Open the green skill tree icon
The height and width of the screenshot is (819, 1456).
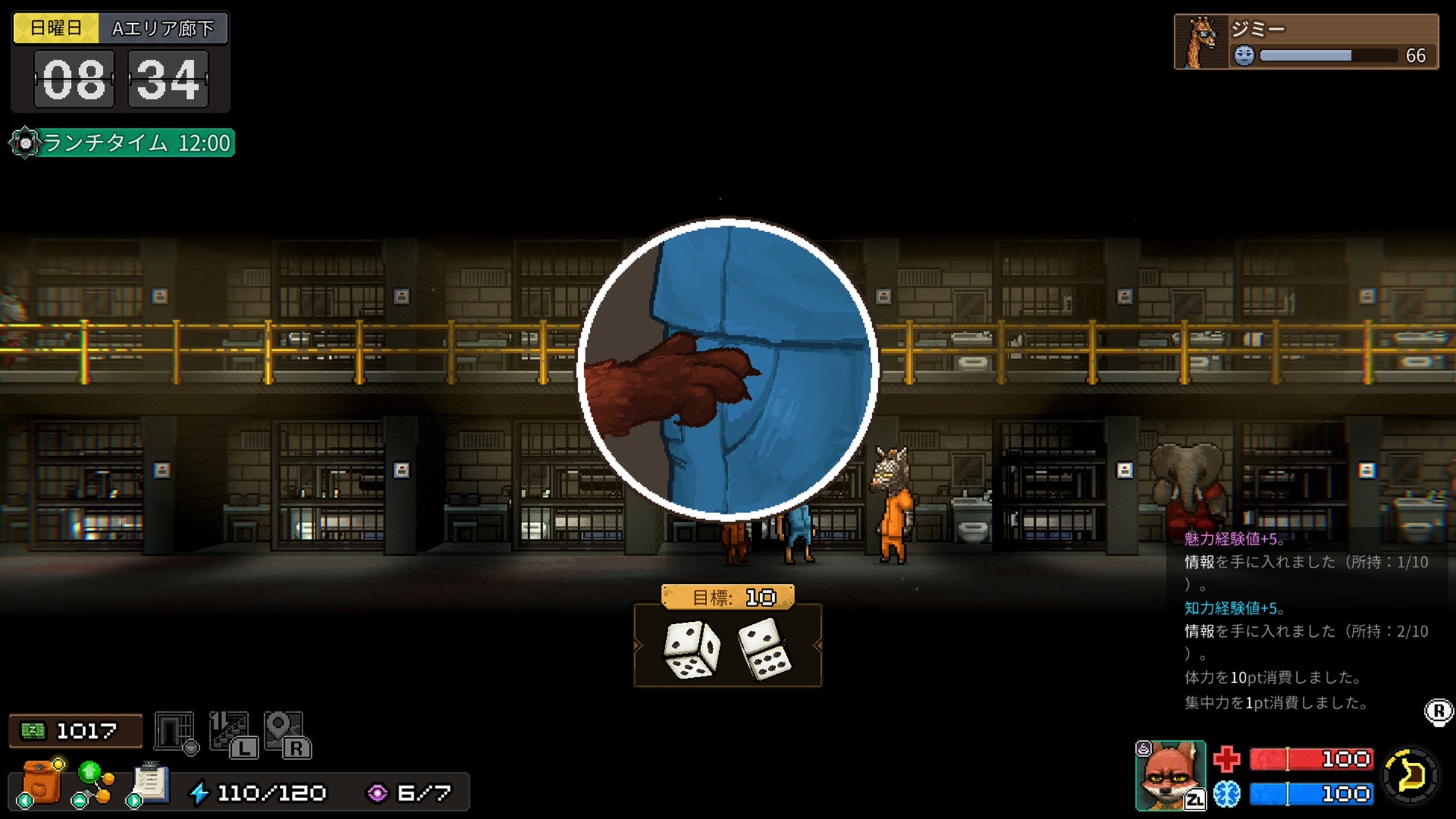pos(93,783)
